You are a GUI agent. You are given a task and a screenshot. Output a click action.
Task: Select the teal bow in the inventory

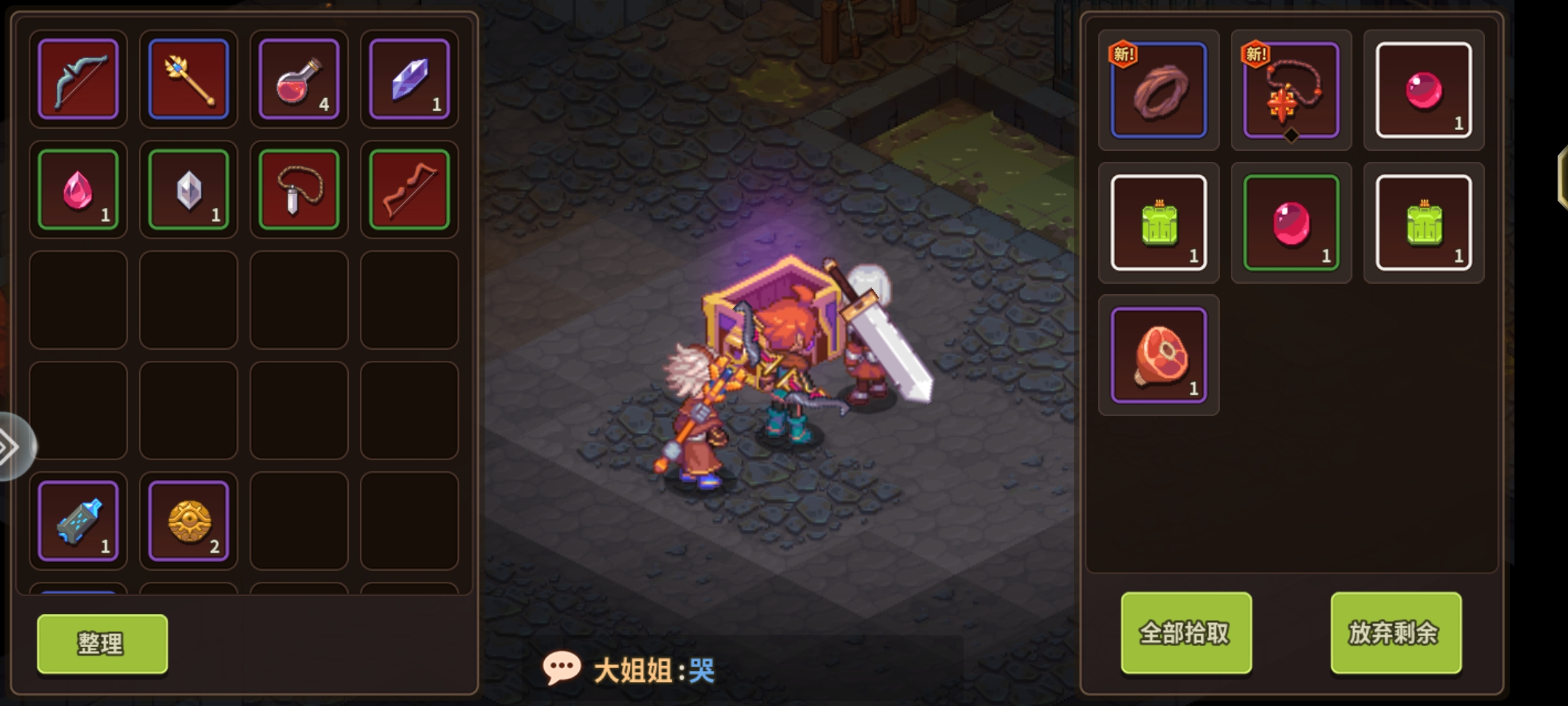coord(78,79)
